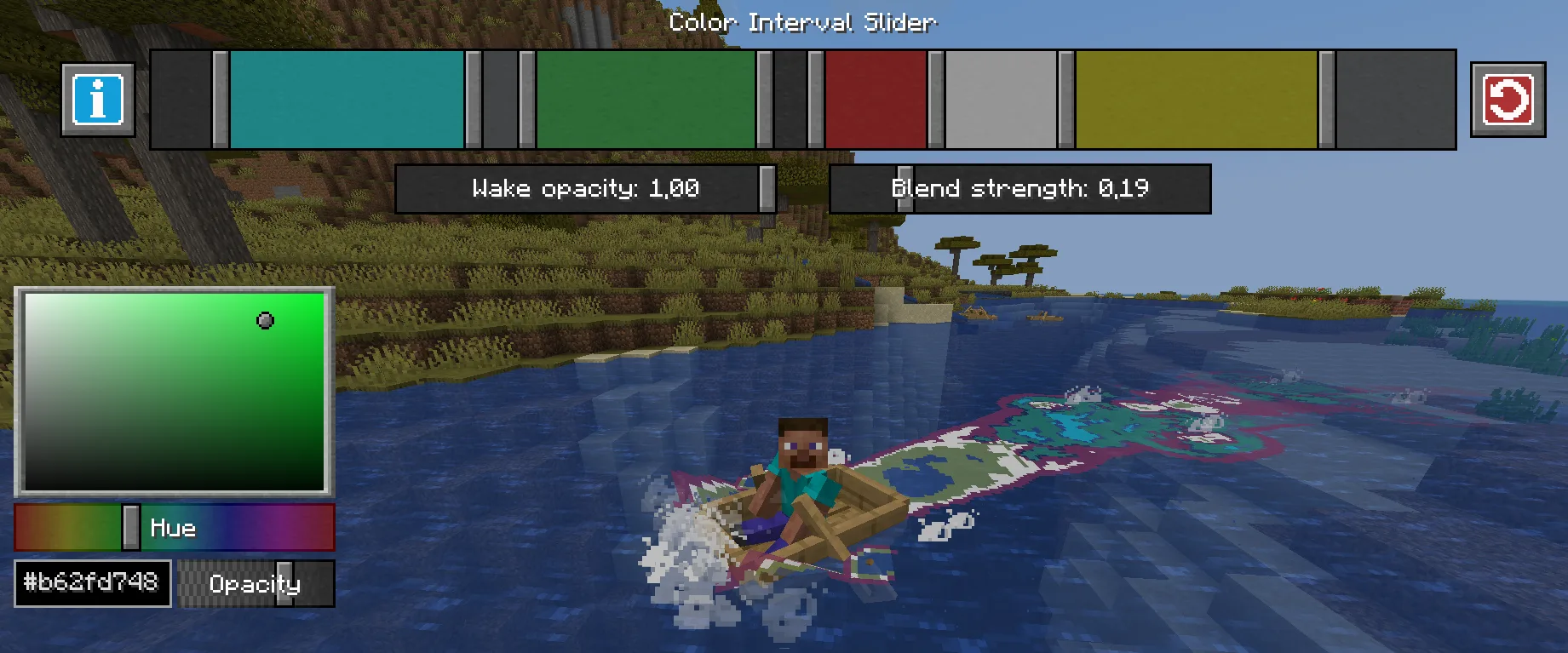Open the info tooltip icon
The image size is (1568, 653).
[97, 100]
